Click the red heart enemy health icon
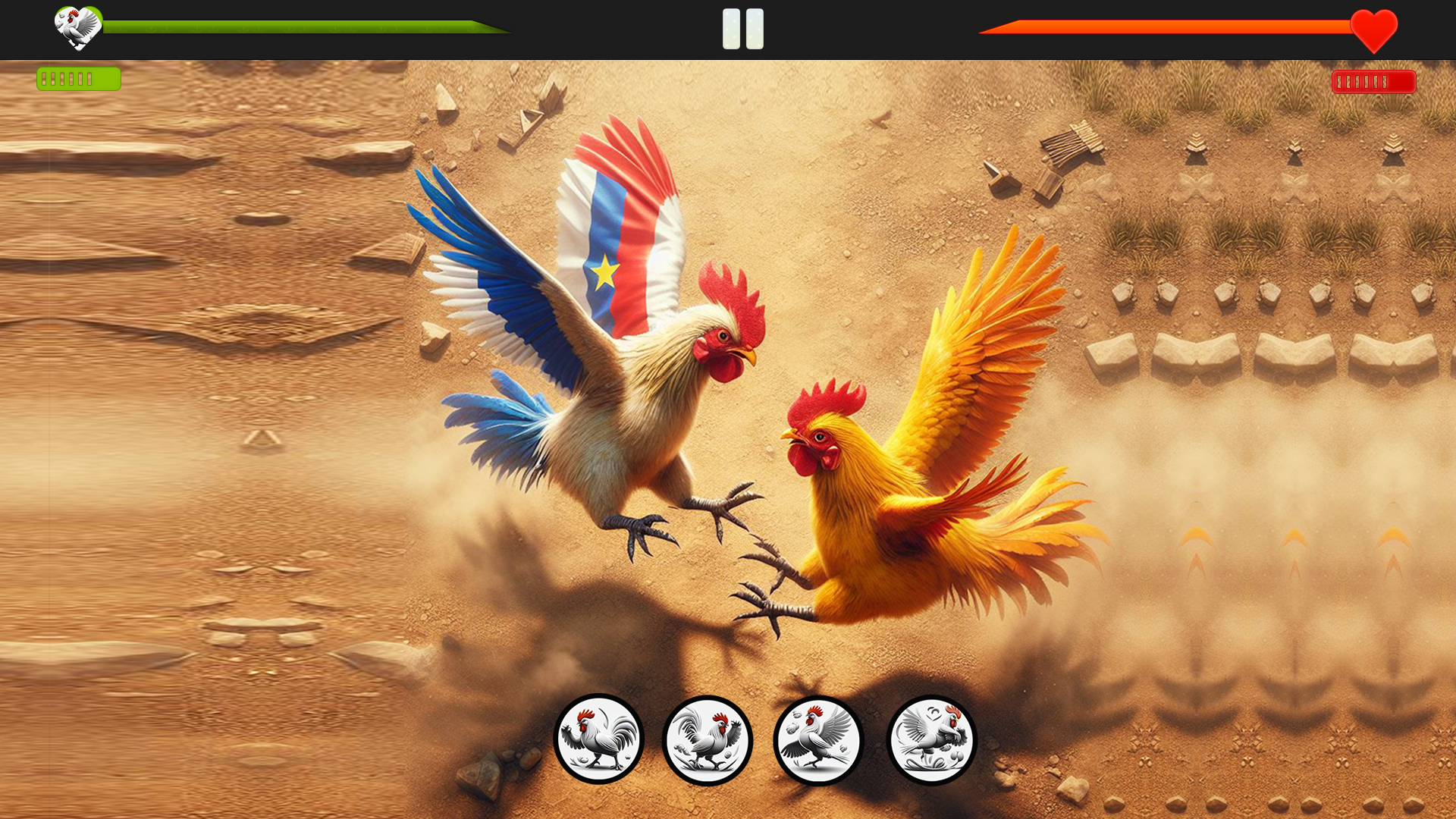 [1373, 30]
